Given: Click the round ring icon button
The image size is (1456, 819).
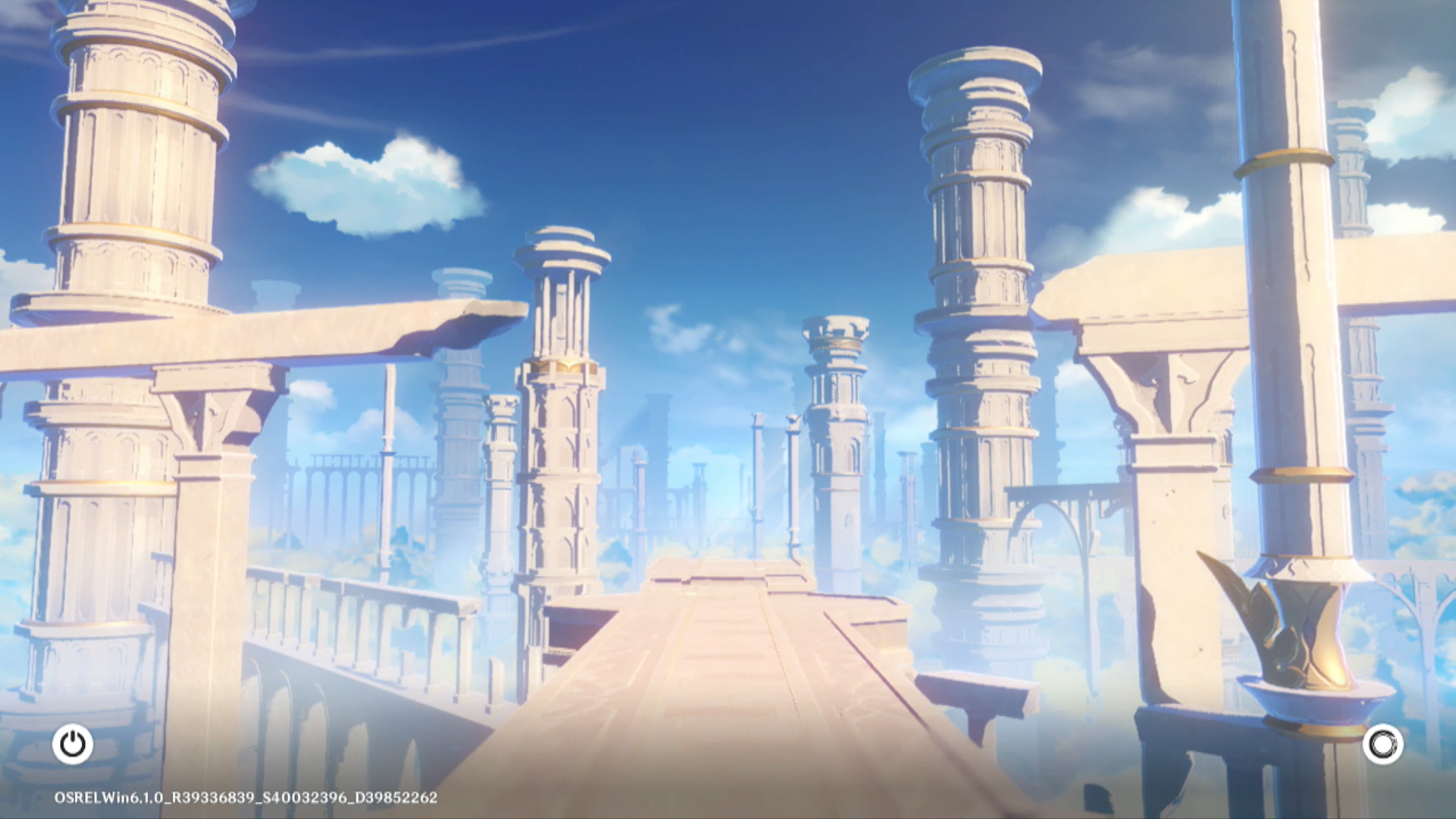Looking at the screenshot, I should [x=1382, y=744].
